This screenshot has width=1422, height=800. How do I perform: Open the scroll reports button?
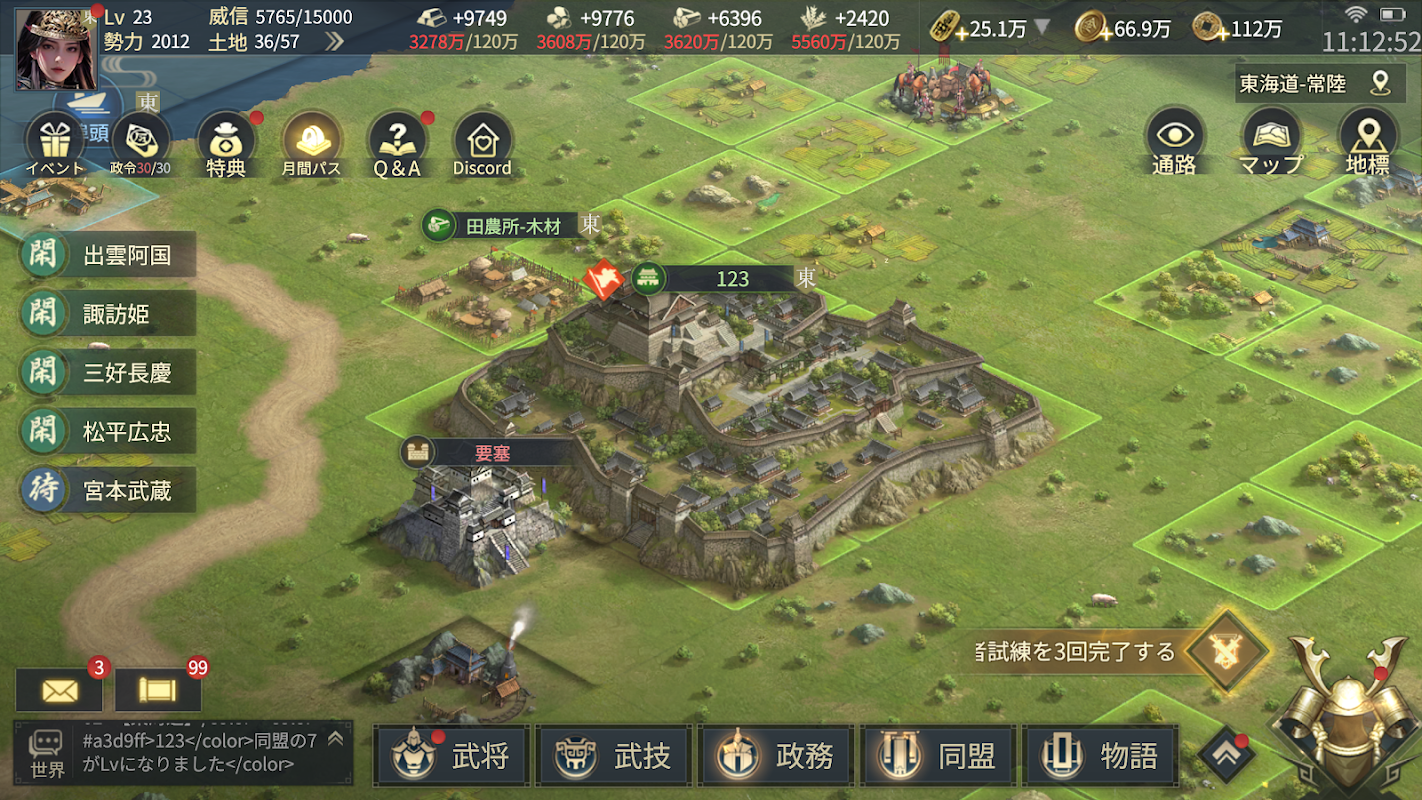(x=158, y=690)
